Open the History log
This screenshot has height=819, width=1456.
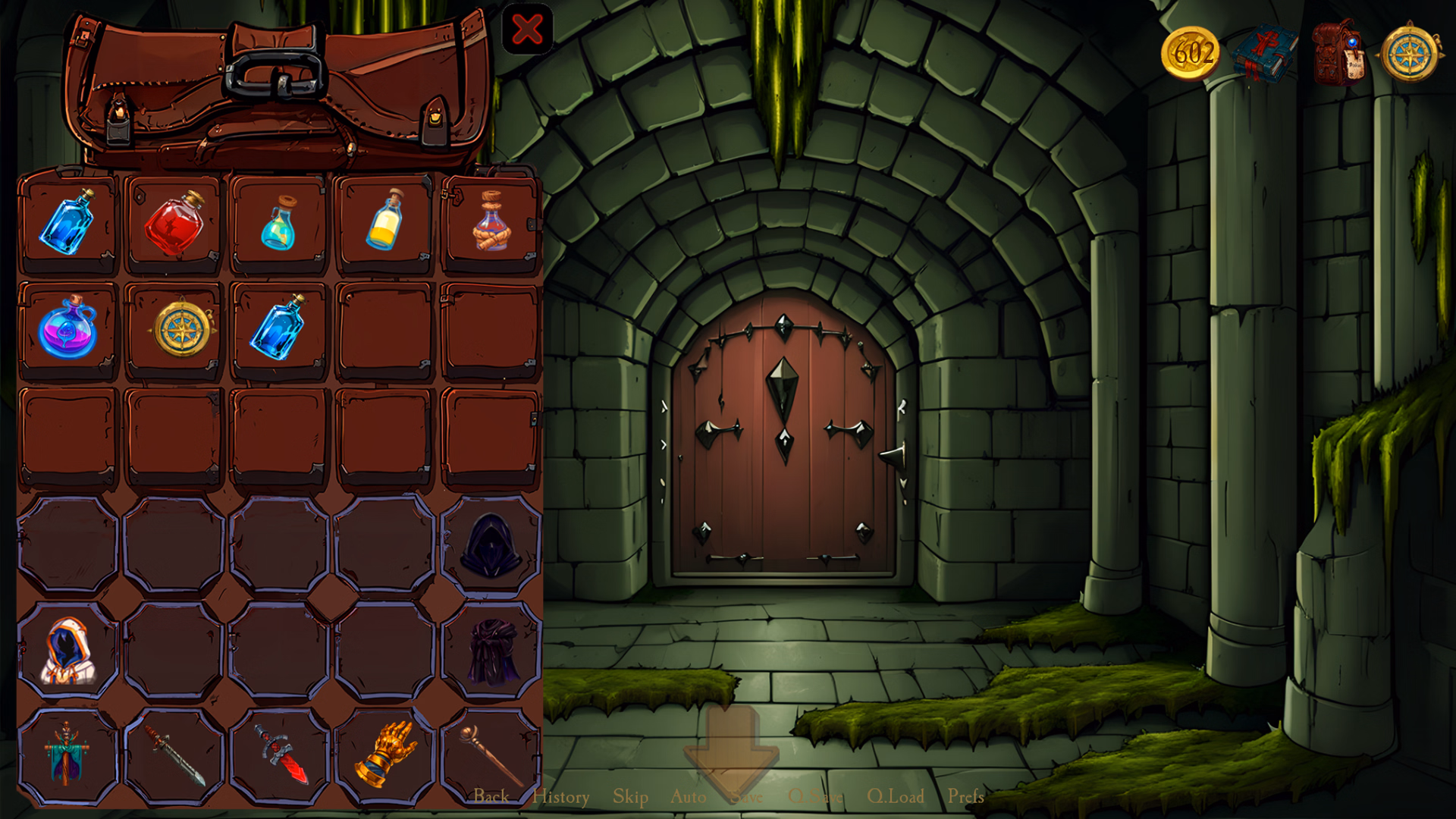[x=560, y=797]
